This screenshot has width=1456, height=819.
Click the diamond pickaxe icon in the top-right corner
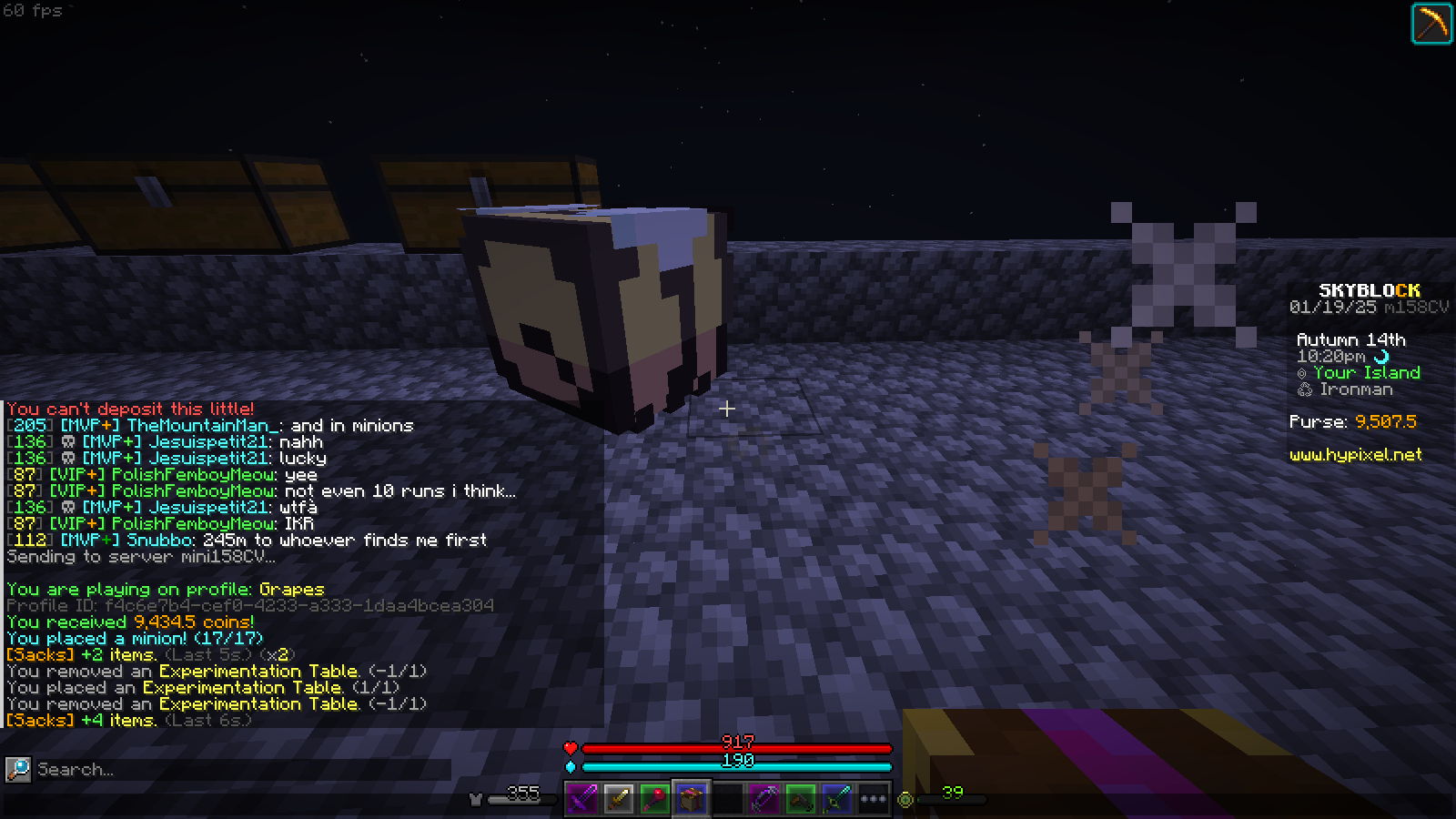(1432, 22)
